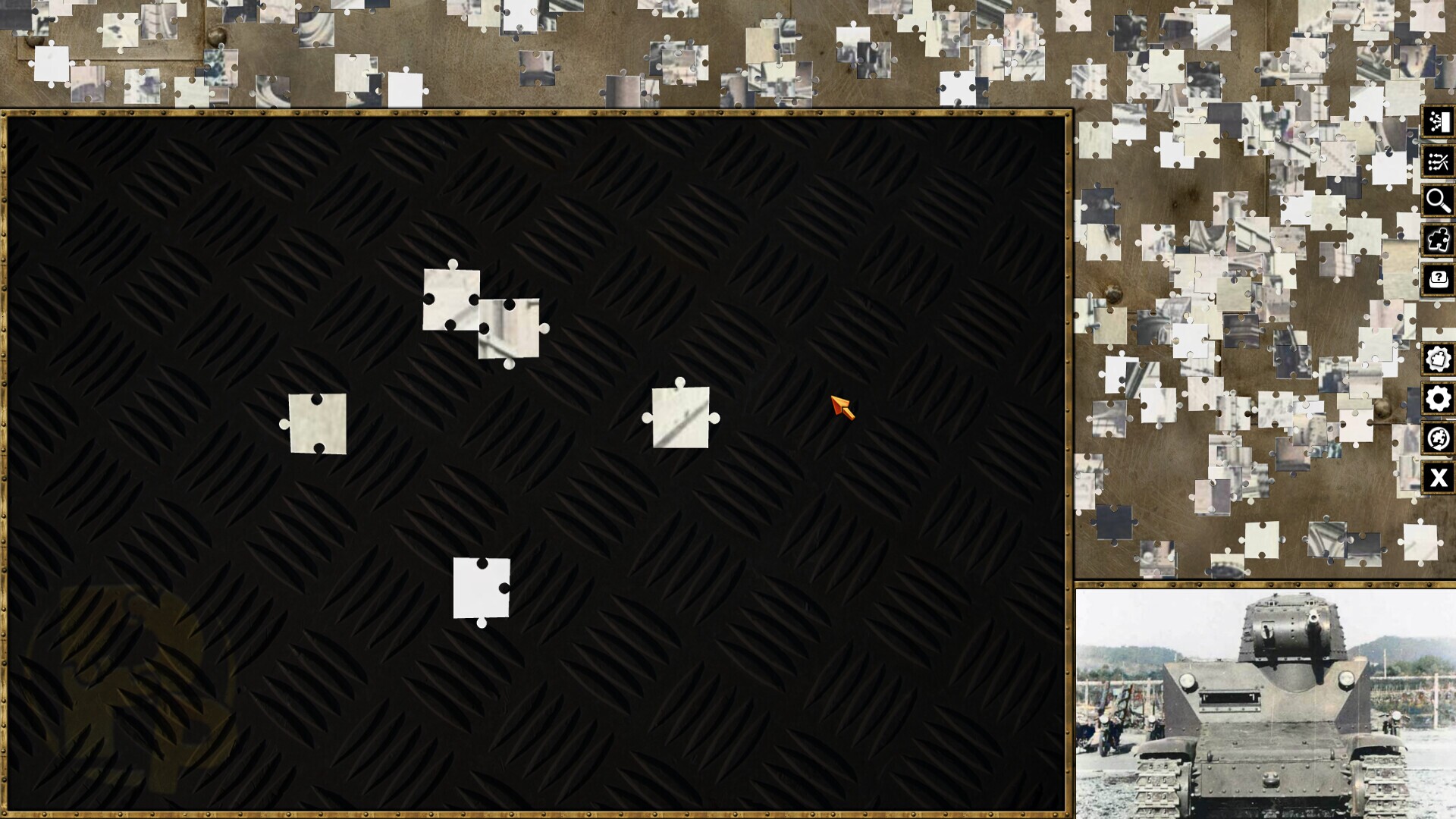Open the question-mark hint tray
1456x819 pixels.
pos(1438,281)
